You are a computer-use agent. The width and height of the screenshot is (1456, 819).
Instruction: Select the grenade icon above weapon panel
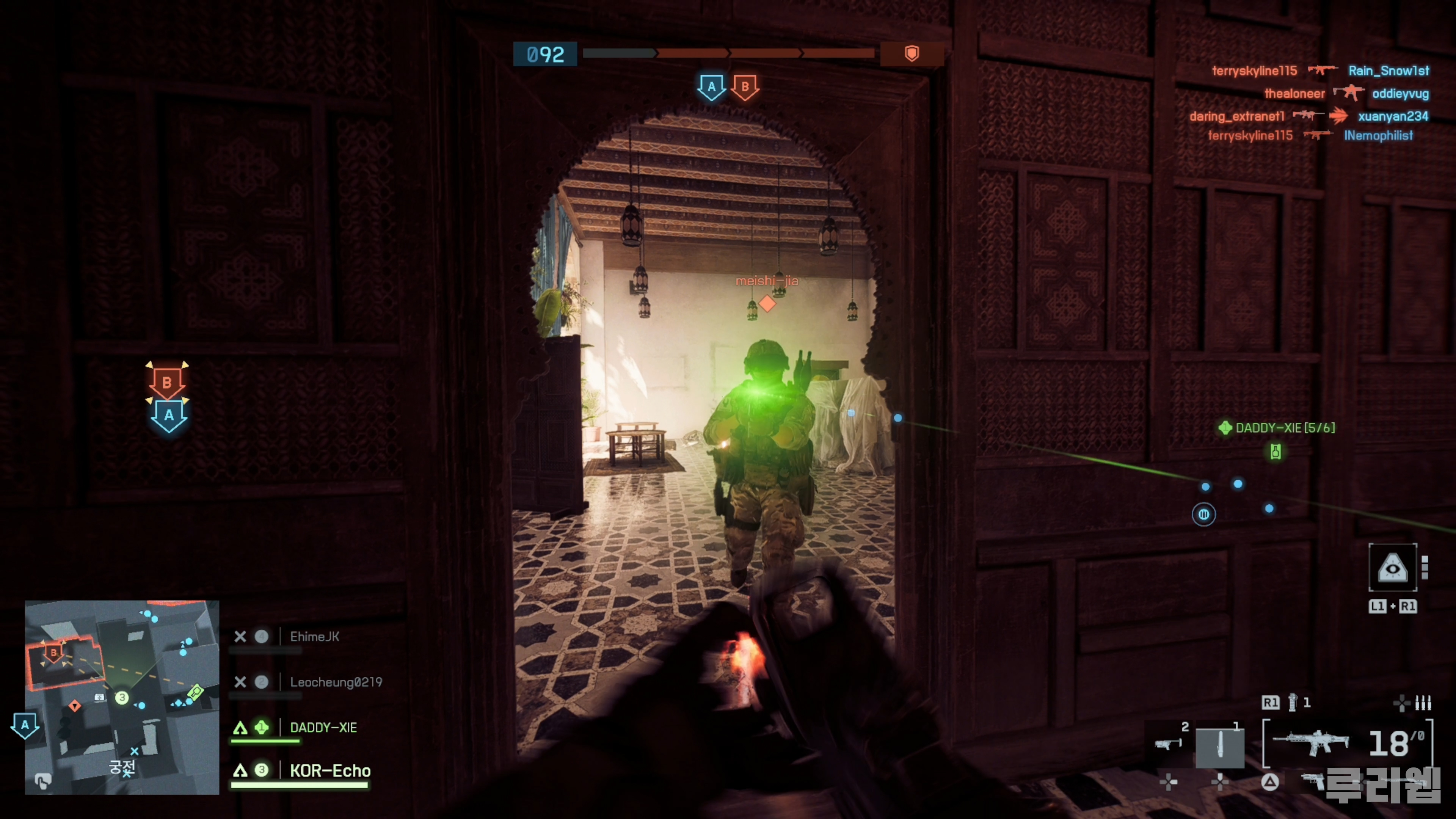pyautogui.click(x=1292, y=703)
